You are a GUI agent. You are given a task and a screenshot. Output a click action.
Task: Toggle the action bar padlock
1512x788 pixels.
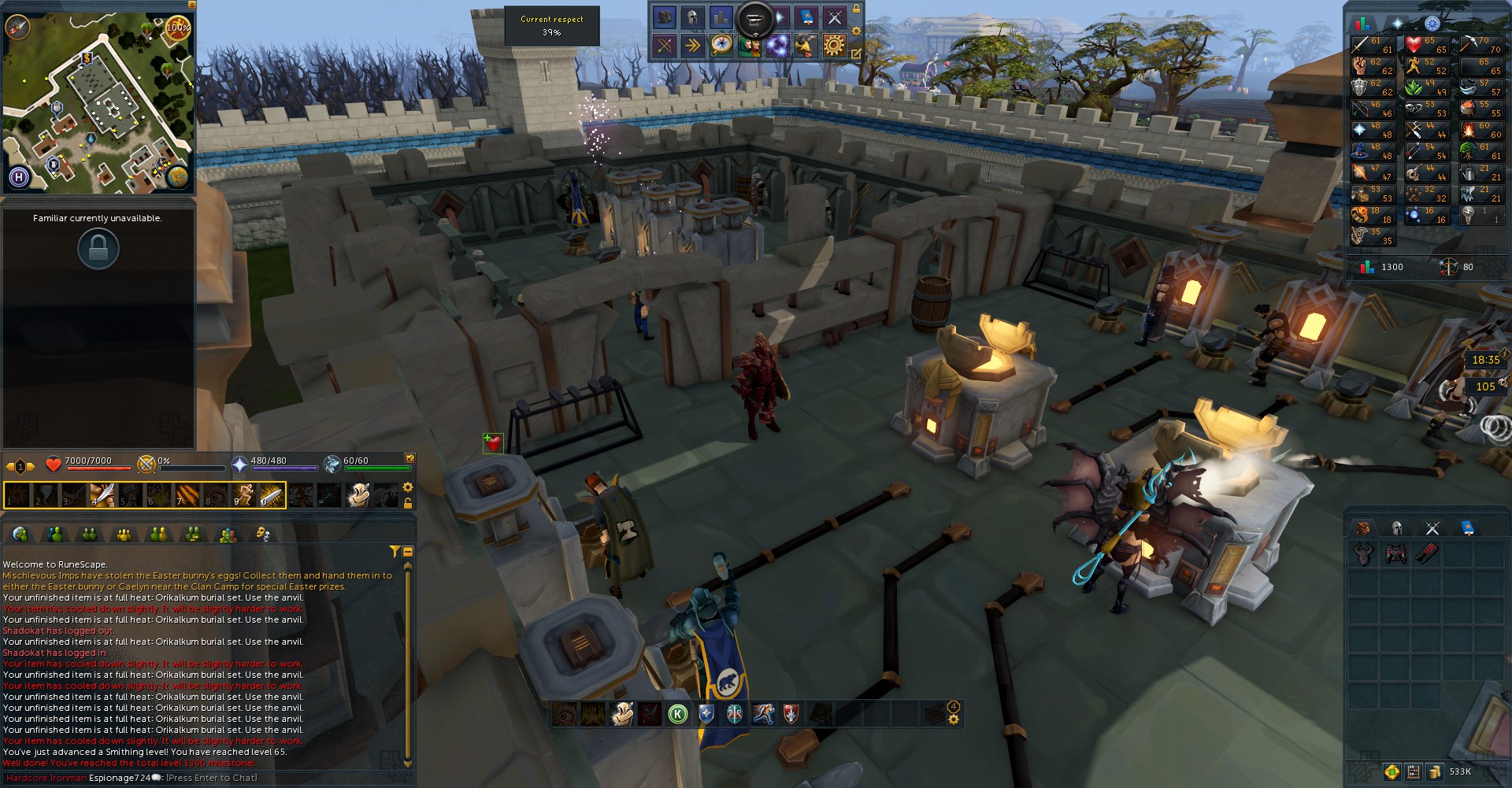[x=408, y=502]
